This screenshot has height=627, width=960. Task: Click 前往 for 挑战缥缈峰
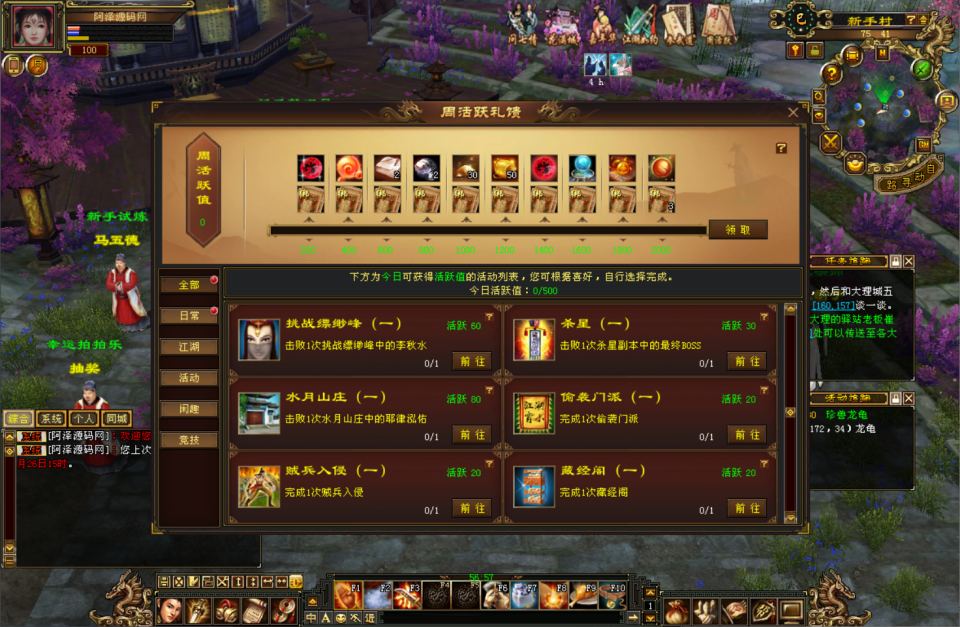coord(471,361)
